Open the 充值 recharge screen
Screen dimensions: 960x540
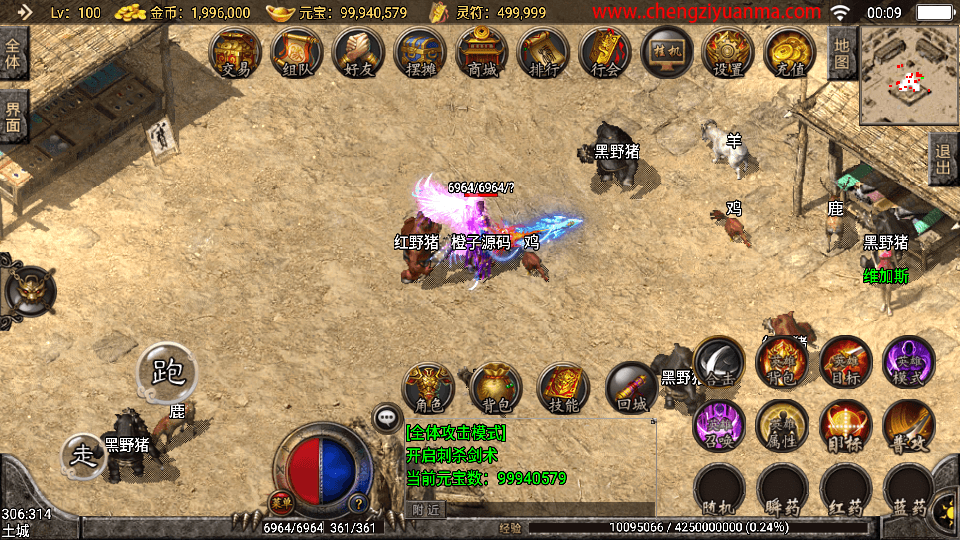790,52
